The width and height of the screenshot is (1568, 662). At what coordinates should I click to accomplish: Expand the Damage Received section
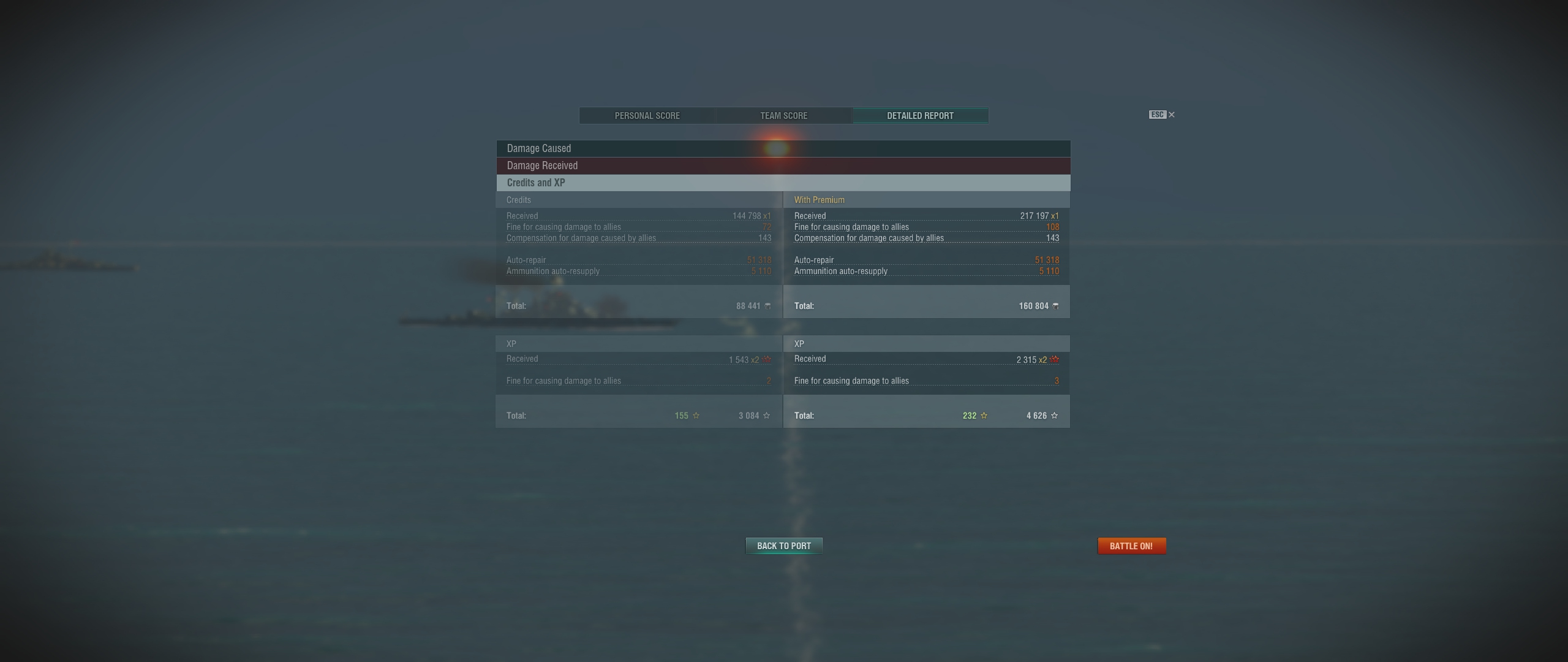[x=783, y=165]
